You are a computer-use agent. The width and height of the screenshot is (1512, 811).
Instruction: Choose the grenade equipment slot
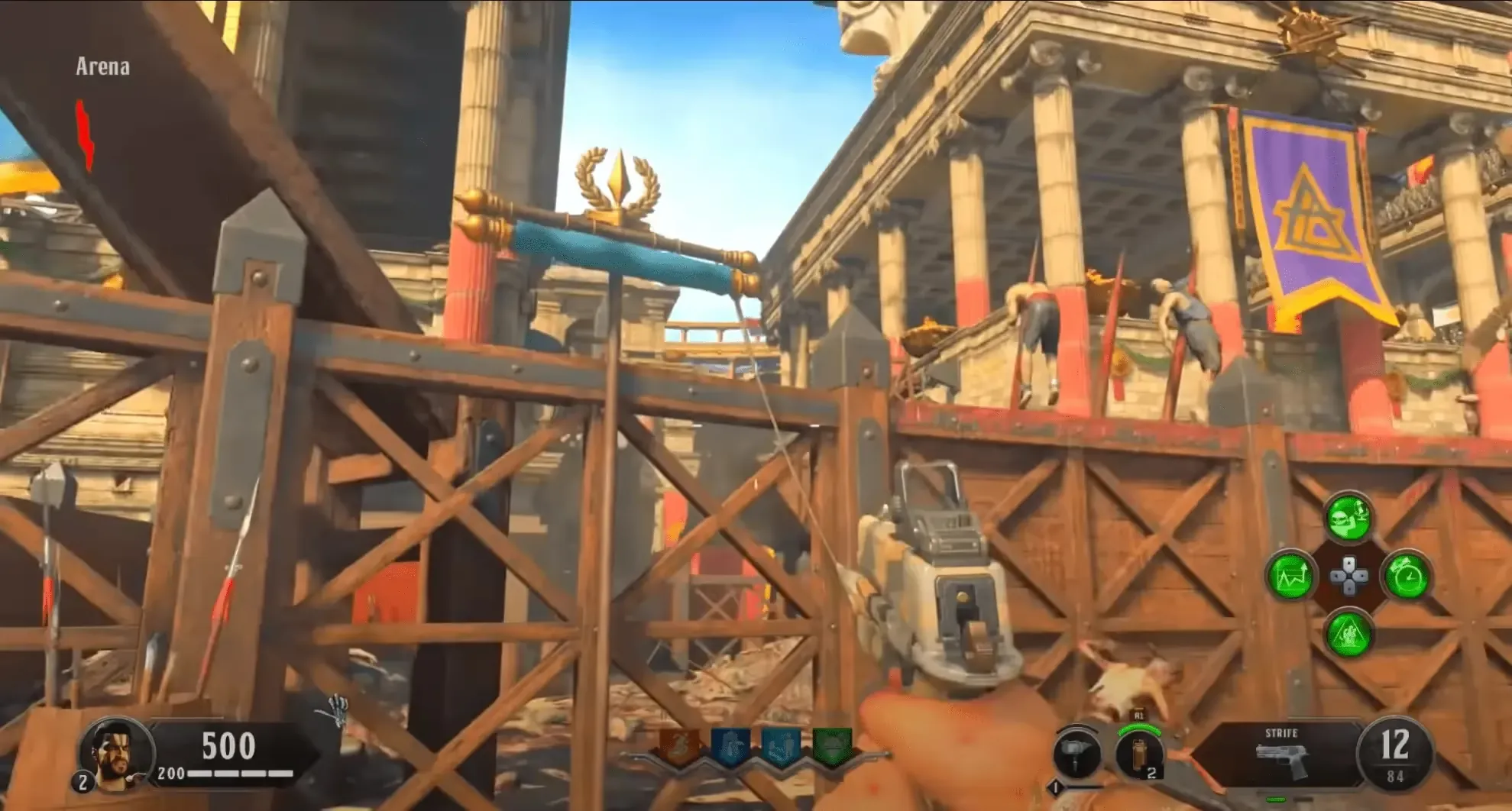(1139, 754)
